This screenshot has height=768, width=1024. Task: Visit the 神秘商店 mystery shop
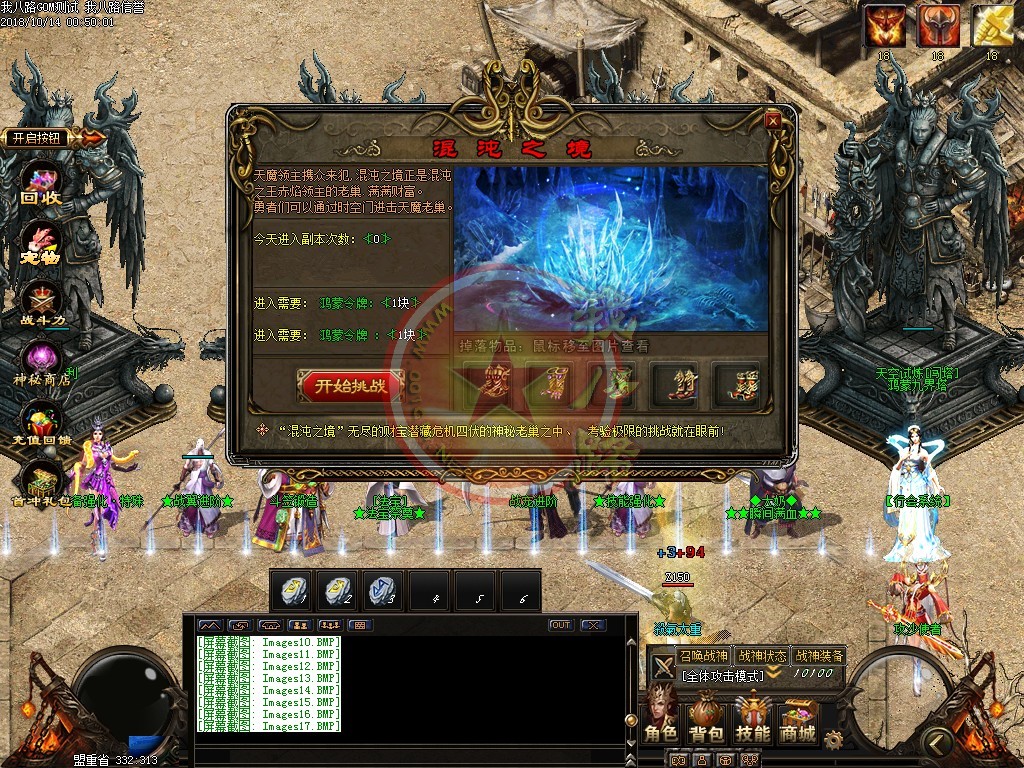[42, 362]
